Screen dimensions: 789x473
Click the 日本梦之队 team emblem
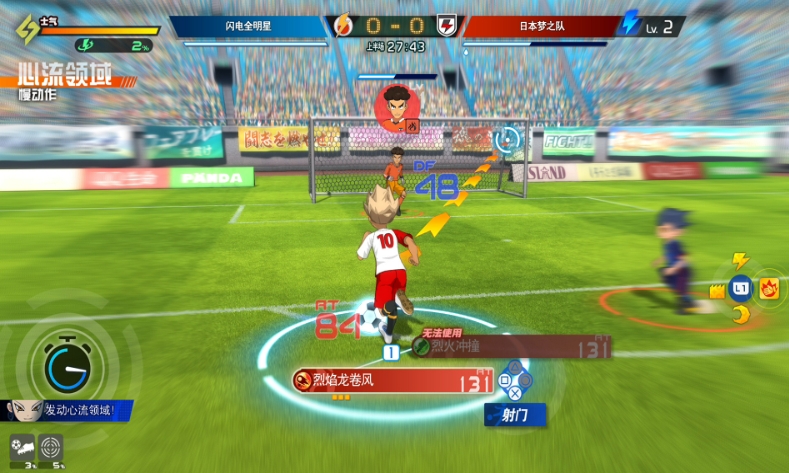tap(448, 25)
